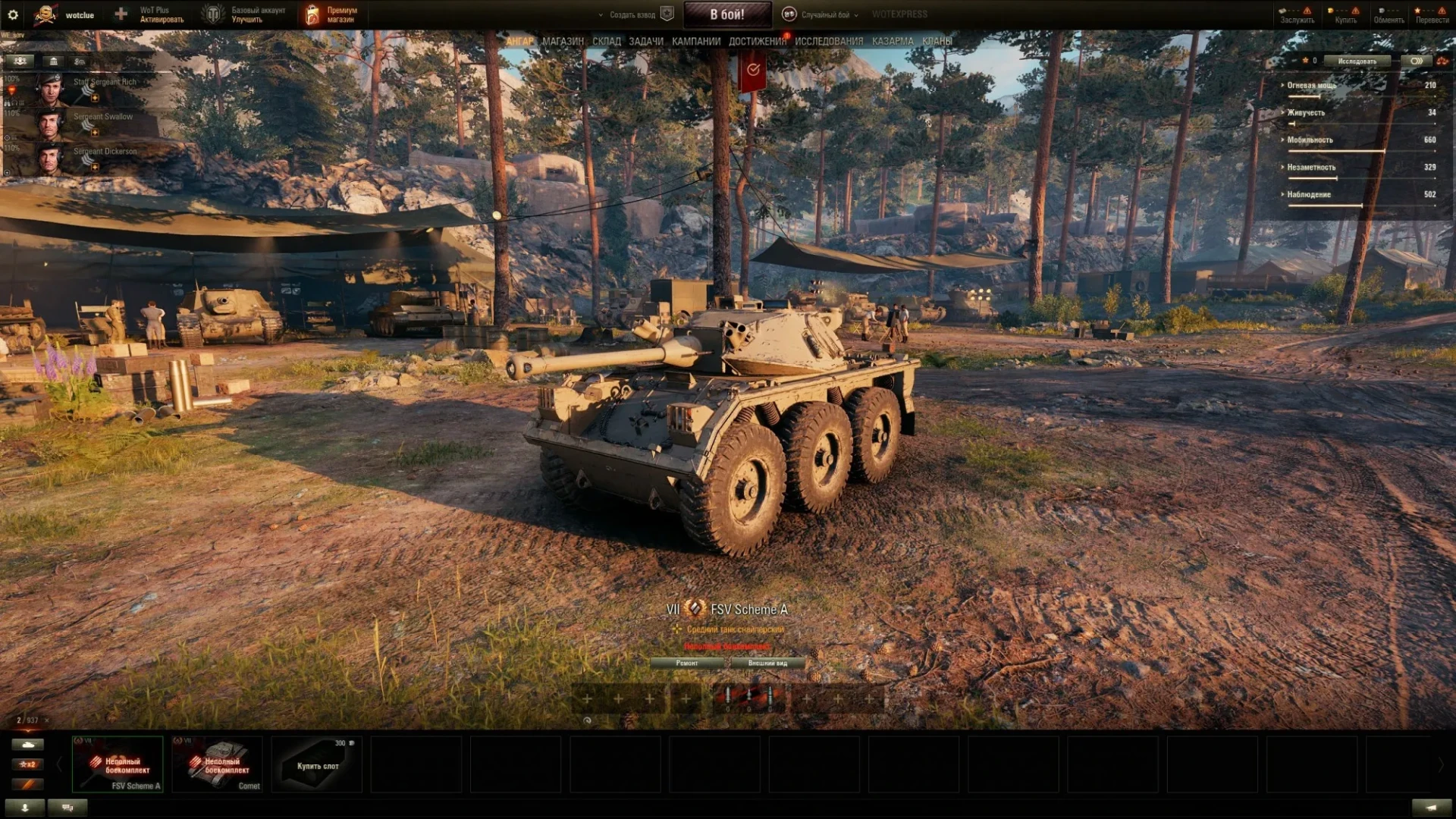Screen dimensions: 1456x819
Task: Select the FSV Scheme A tank card
Action: (x=118, y=764)
